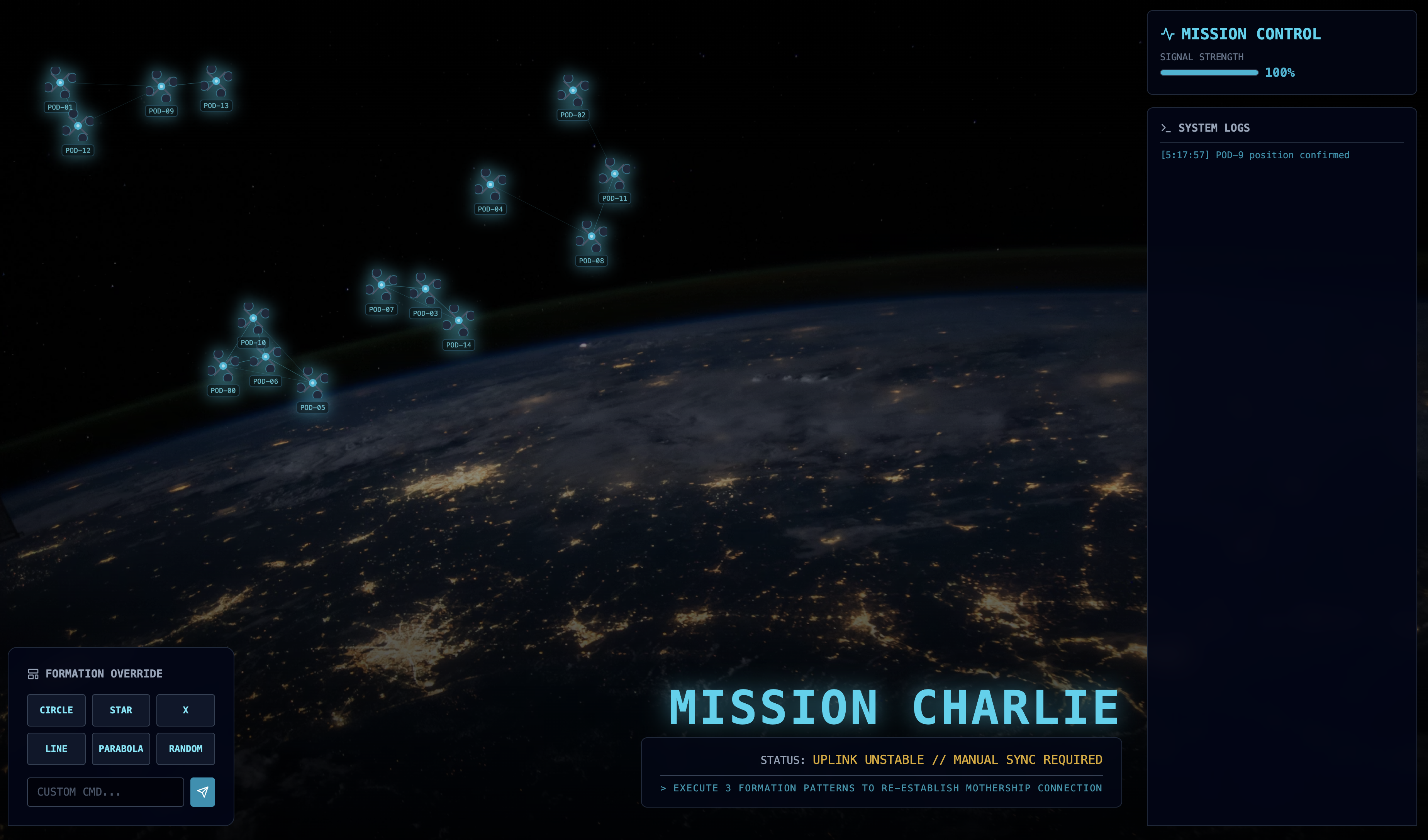Click the RANDOM formation button
1428x840 pixels.
click(185, 748)
